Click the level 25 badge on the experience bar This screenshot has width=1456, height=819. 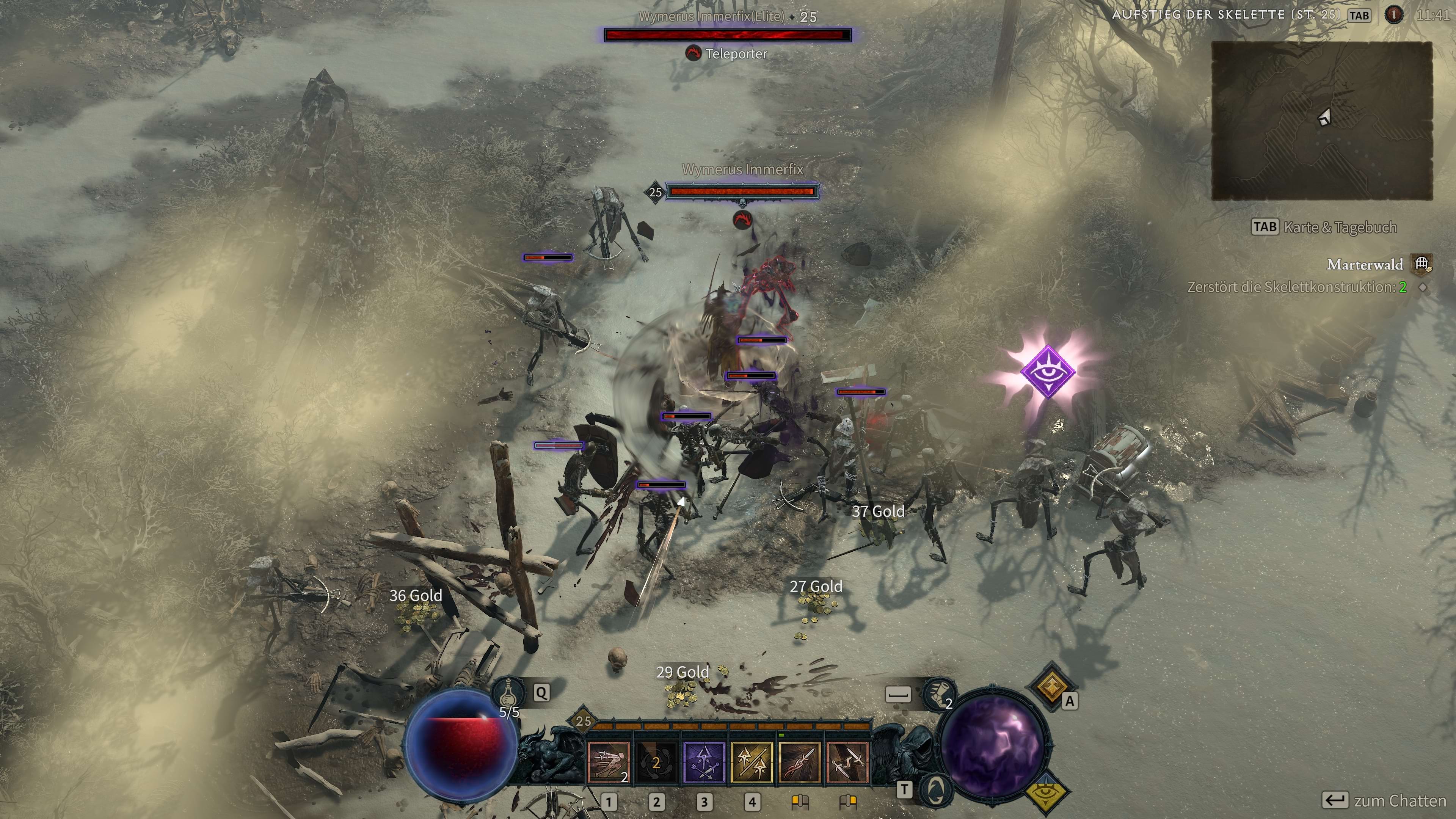point(583,721)
